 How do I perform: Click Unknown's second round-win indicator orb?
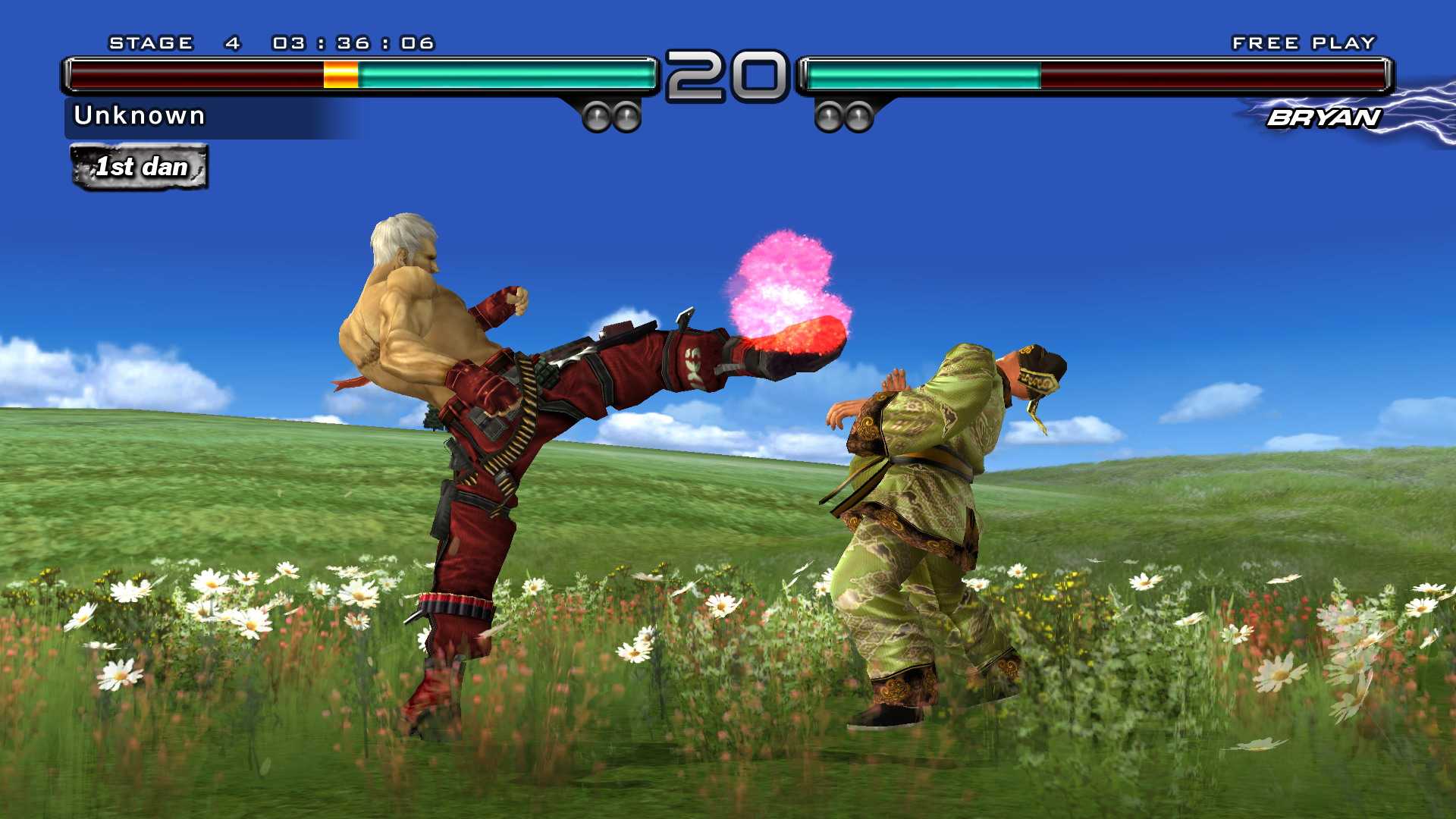coord(626,115)
